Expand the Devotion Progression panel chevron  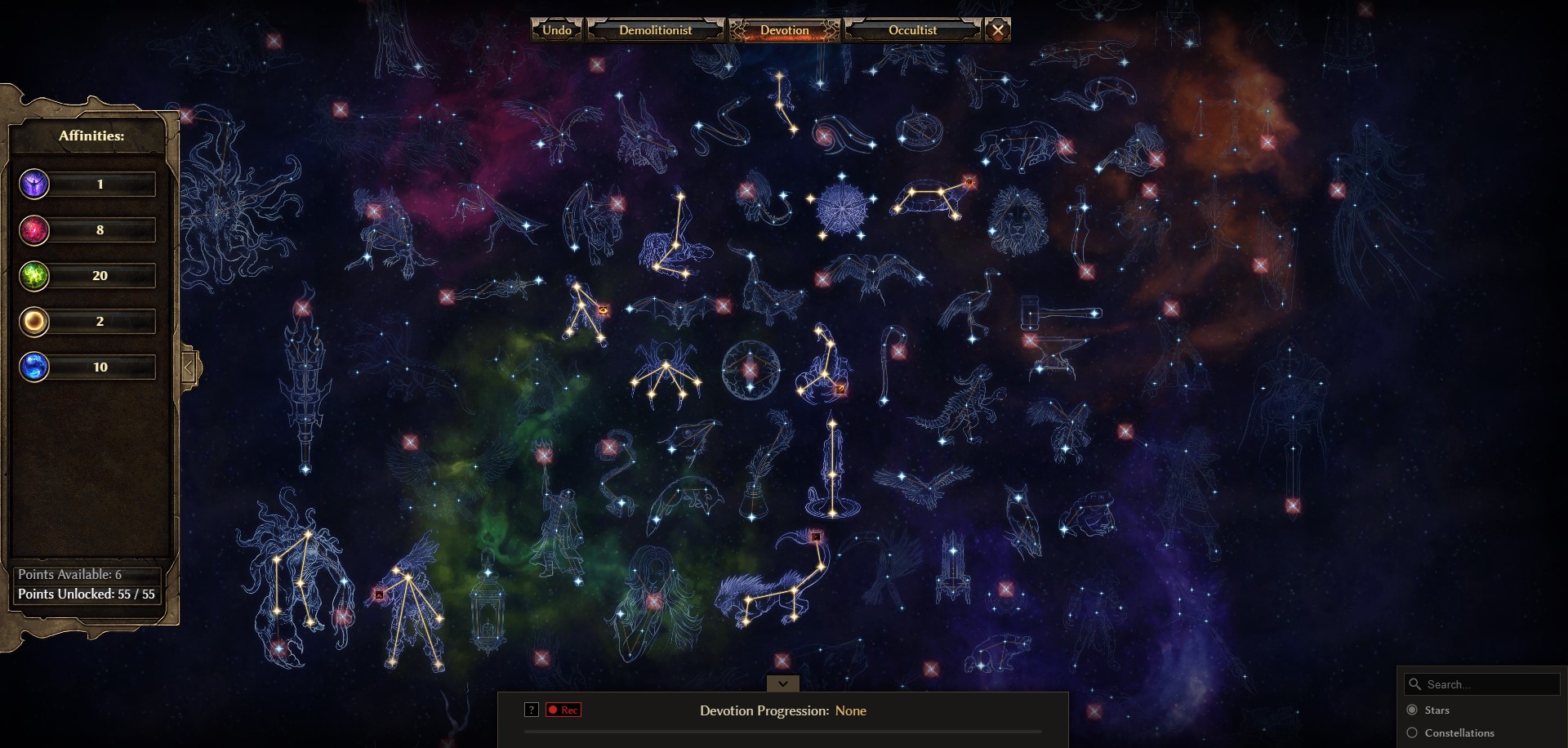pos(782,683)
